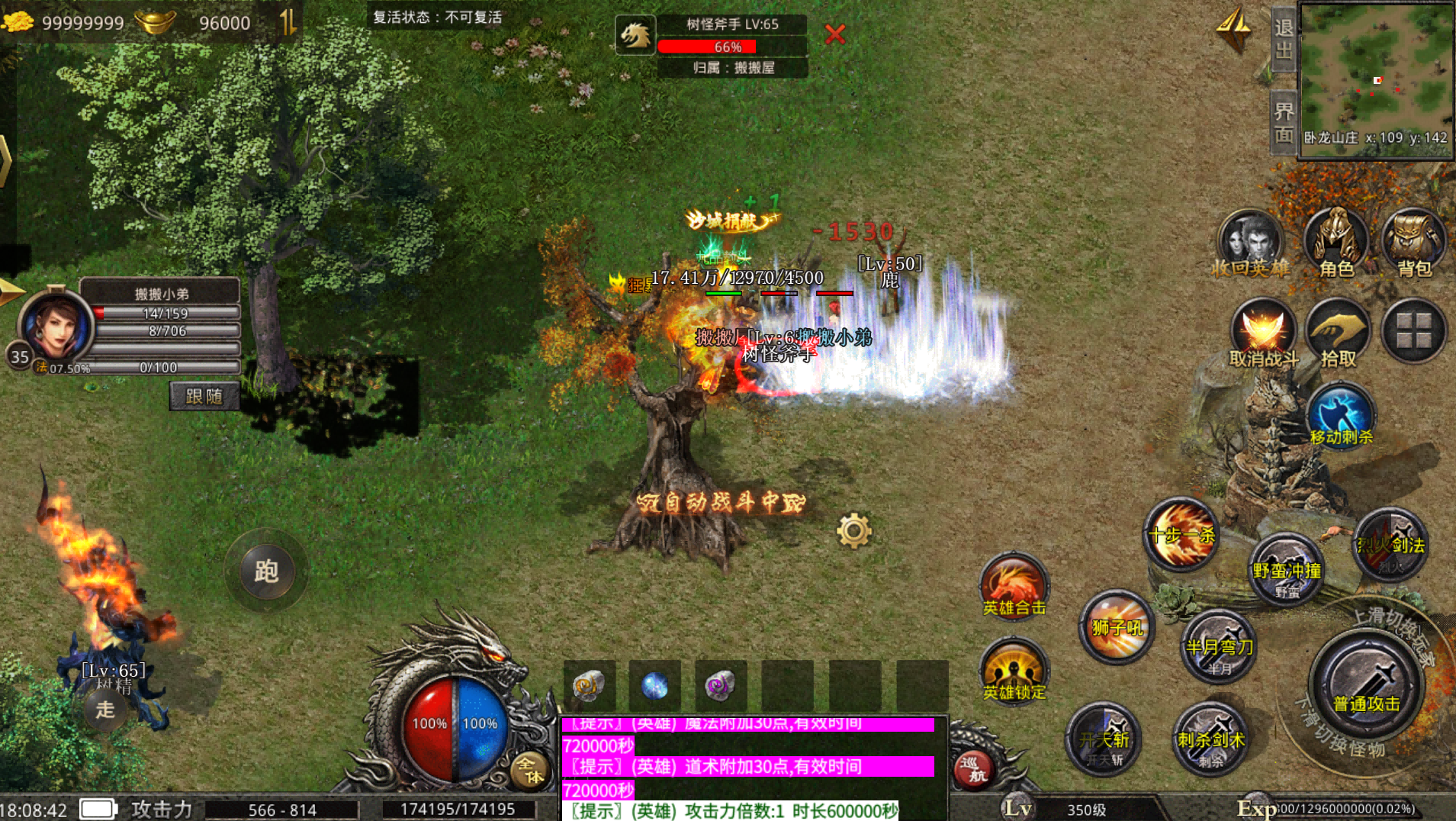Click the 退出 exit button
Screen dimensions: 1456x821
1284,39
